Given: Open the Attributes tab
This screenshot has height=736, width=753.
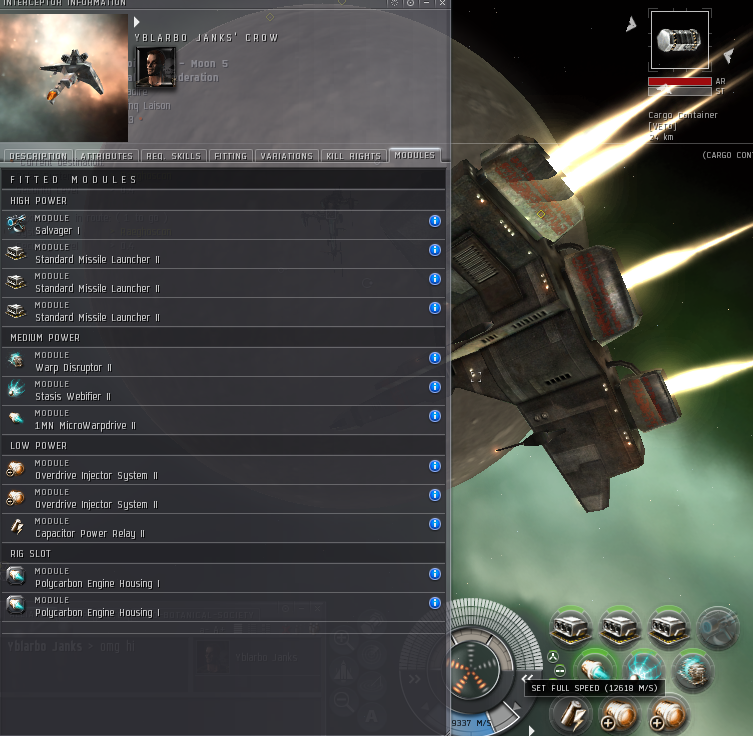Looking at the screenshot, I should click(x=107, y=156).
